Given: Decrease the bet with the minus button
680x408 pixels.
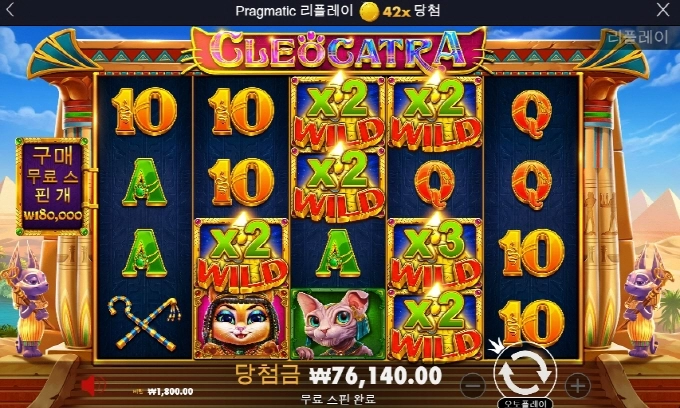Looking at the screenshot, I should (x=474, y=384).
